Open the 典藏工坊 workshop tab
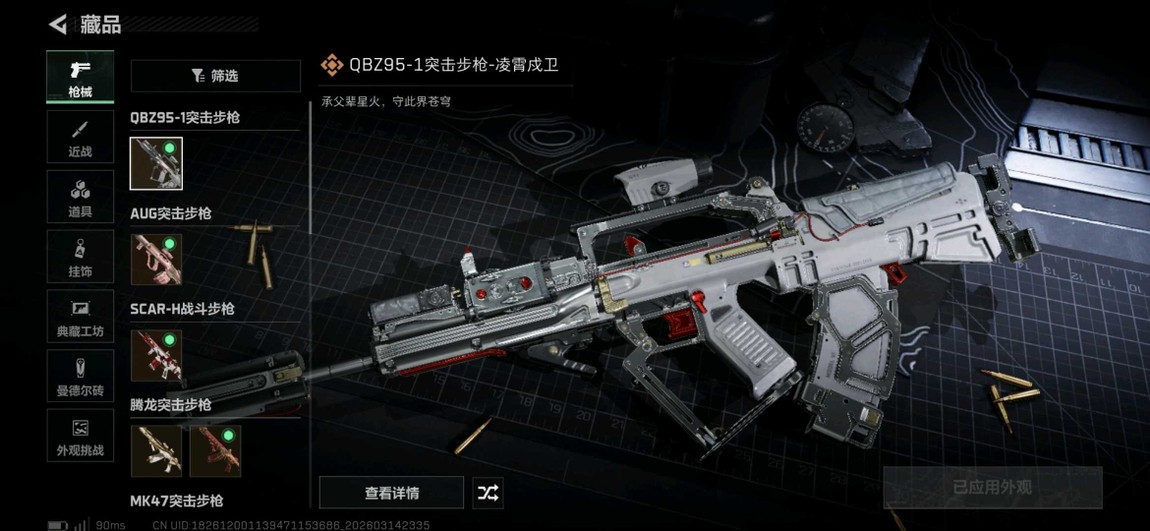The image size is (1150, 531). pos(80,317)
